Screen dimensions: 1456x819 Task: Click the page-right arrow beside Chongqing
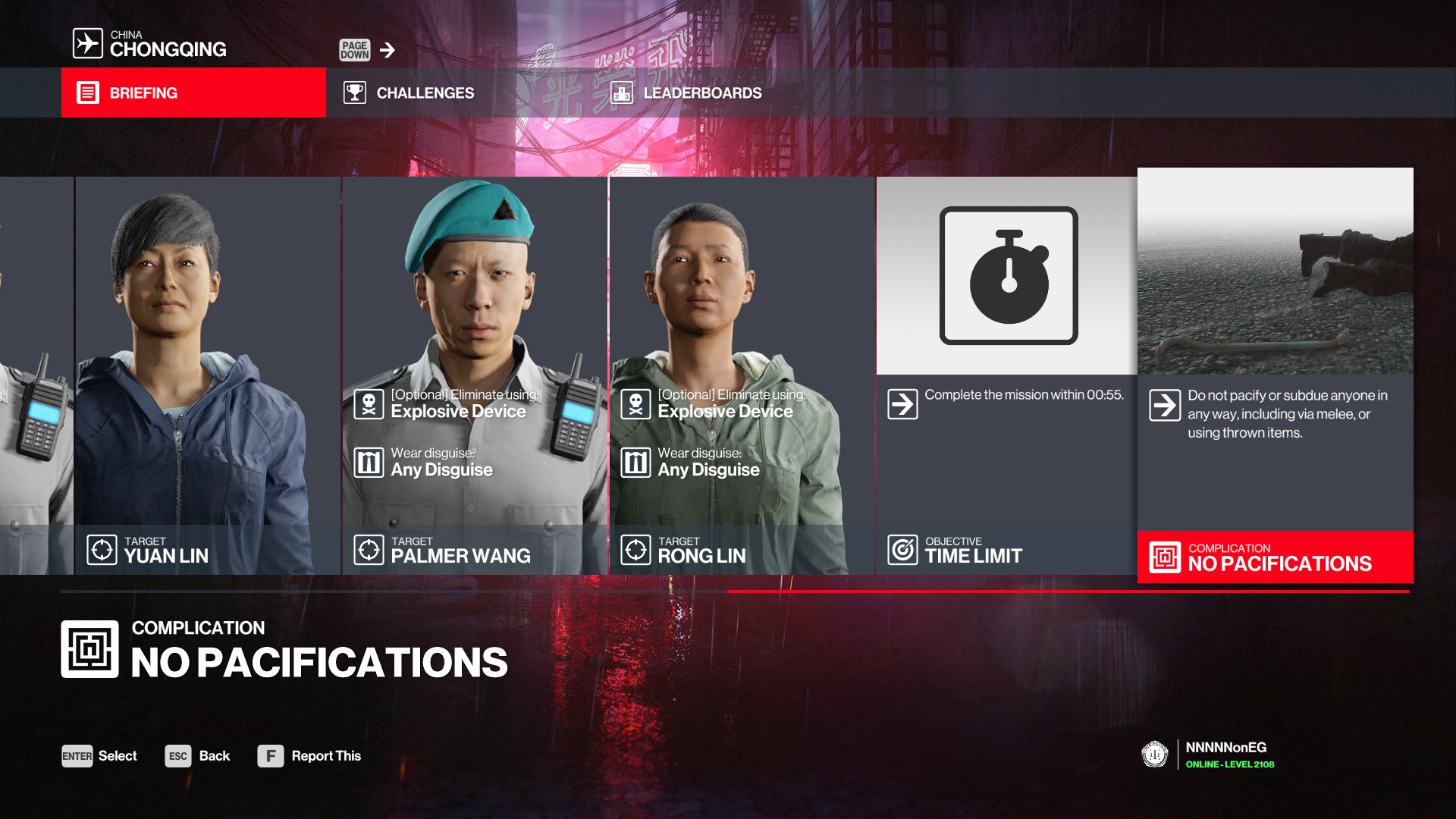pyautogui.click(x=388, y=50)
